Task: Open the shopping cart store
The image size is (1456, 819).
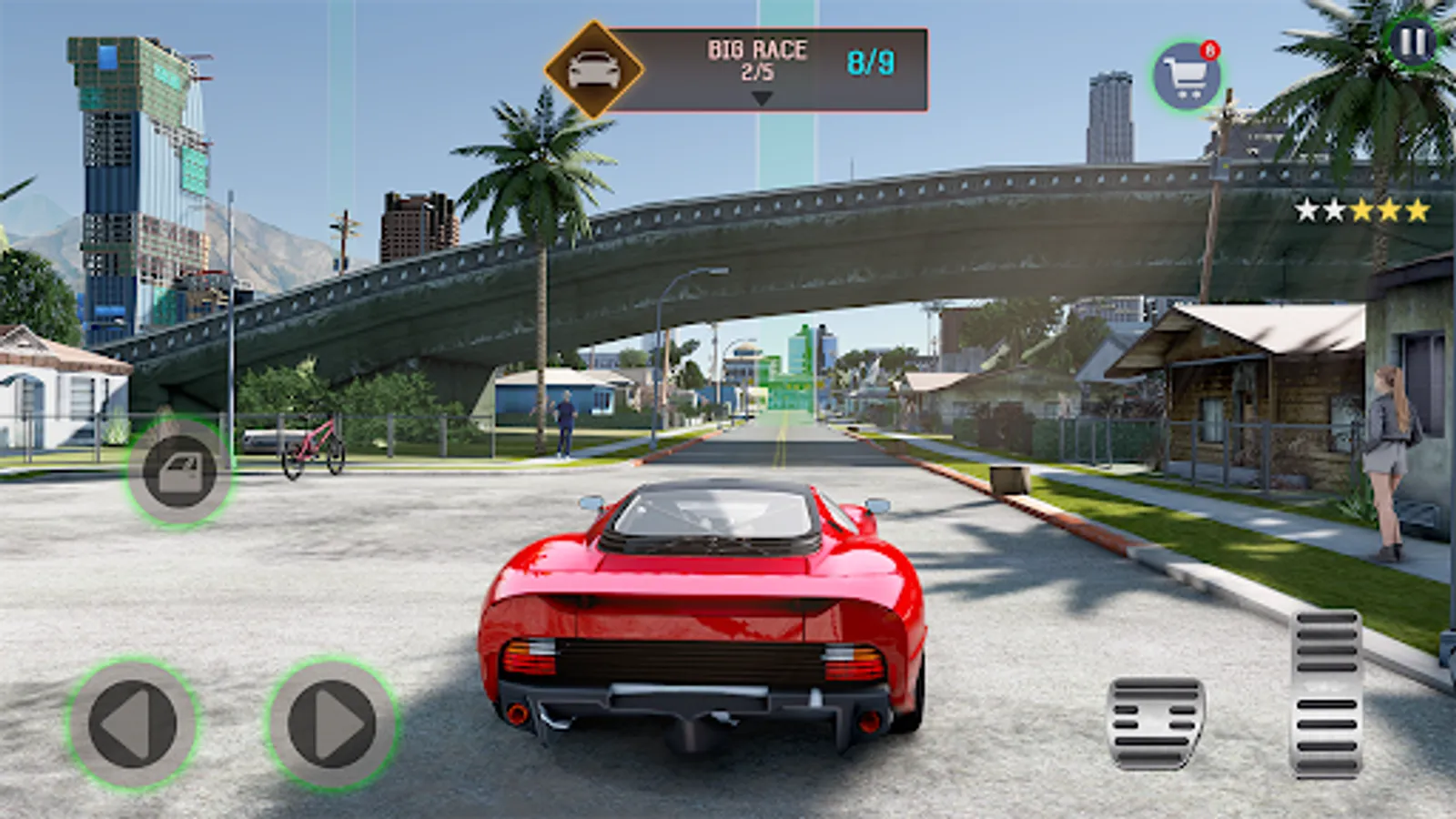Action: [x=1187, y=77]
